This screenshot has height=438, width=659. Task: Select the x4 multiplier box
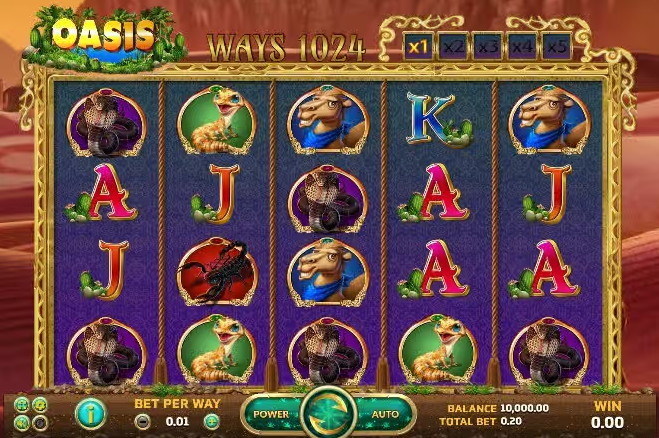522,46
